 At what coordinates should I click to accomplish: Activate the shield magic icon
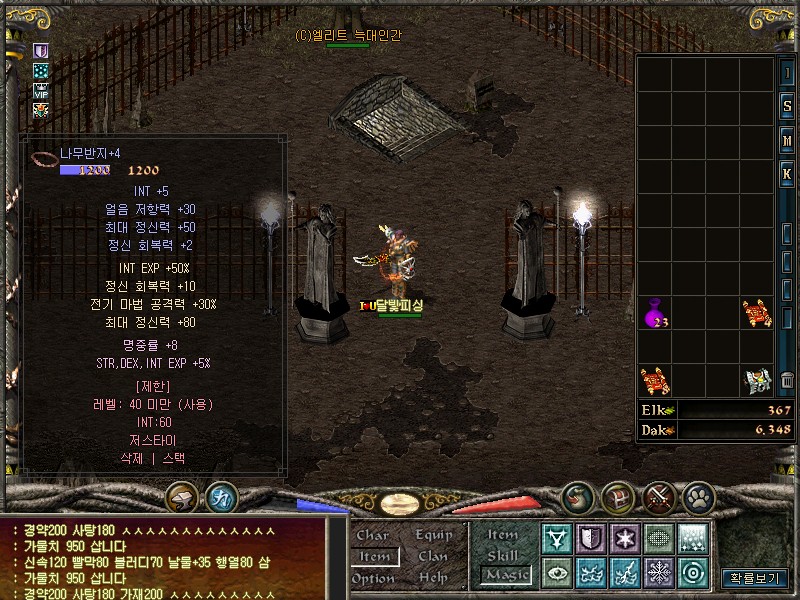pyautogui.click(x=591, y=539)
